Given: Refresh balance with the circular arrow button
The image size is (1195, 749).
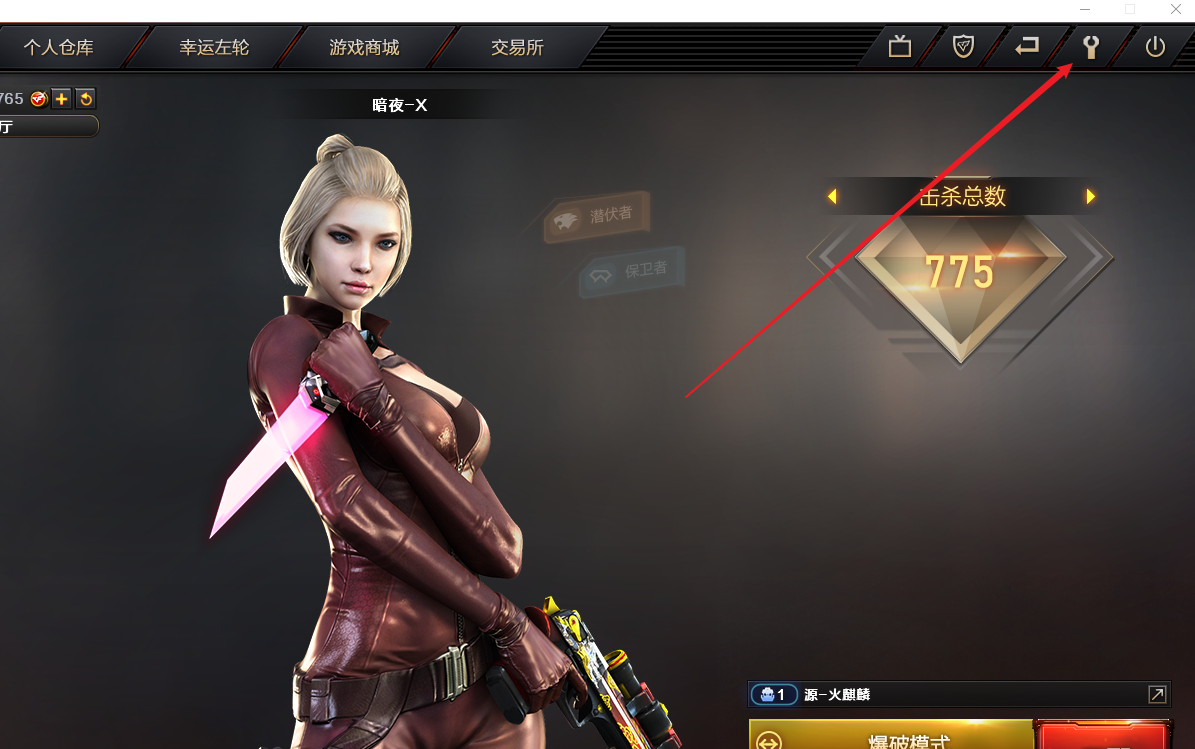Looking at the screenshot, I should pos(86,98).
